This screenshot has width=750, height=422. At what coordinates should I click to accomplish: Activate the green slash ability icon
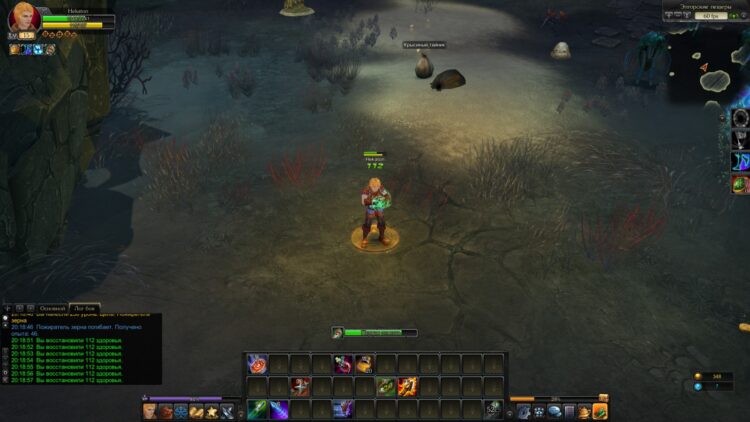[386, 386]
